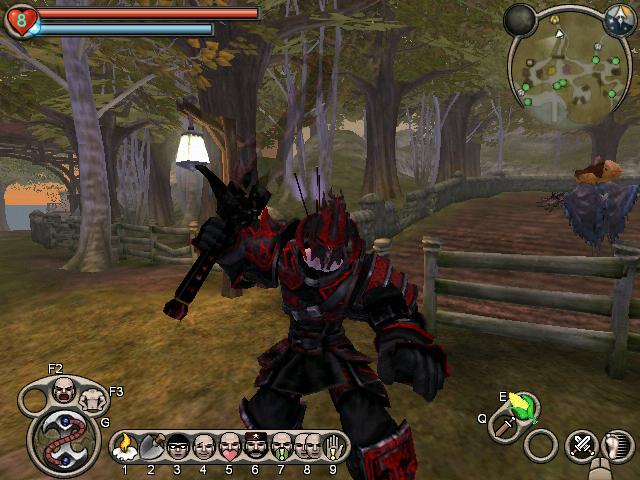The height and width of the screenshot is (480, 640).
Task: Select the flexing torso expression
Action: (x=94, y=399)
